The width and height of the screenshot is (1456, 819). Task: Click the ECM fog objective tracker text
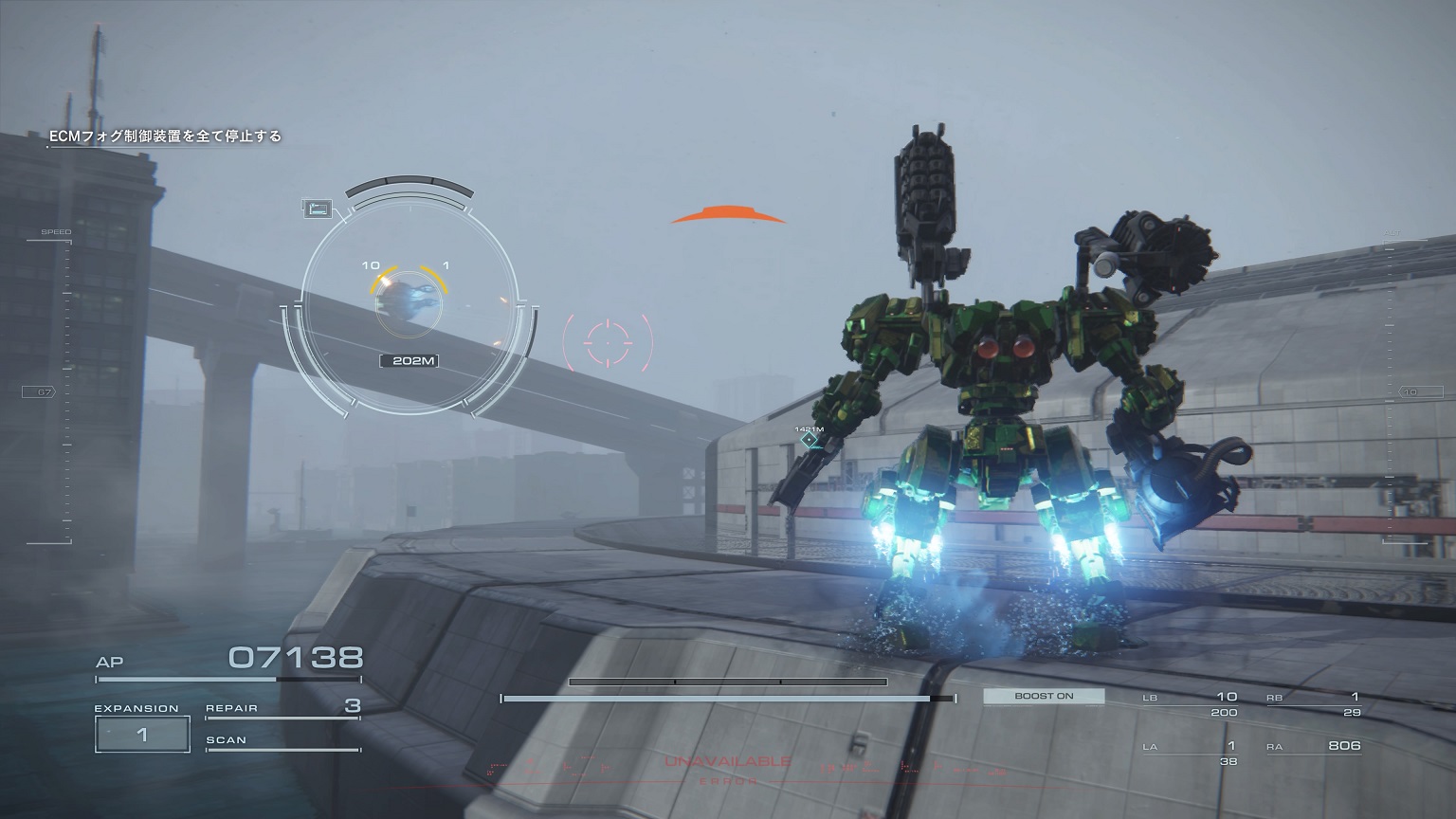[x=166, y=136]
